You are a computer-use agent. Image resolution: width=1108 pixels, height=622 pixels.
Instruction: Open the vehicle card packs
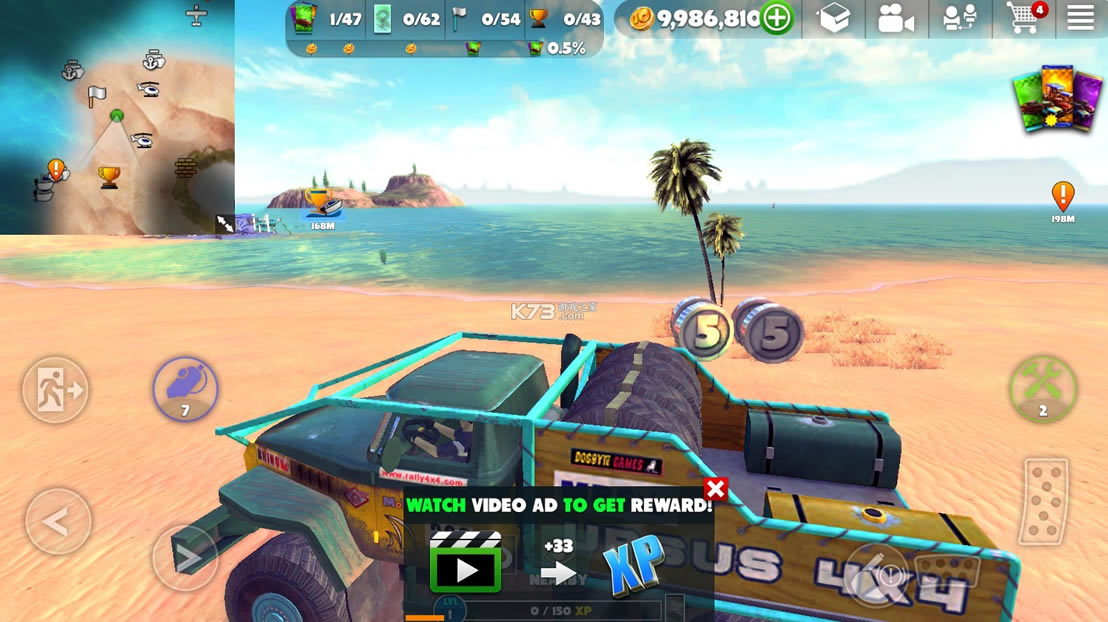point(1060,98)
